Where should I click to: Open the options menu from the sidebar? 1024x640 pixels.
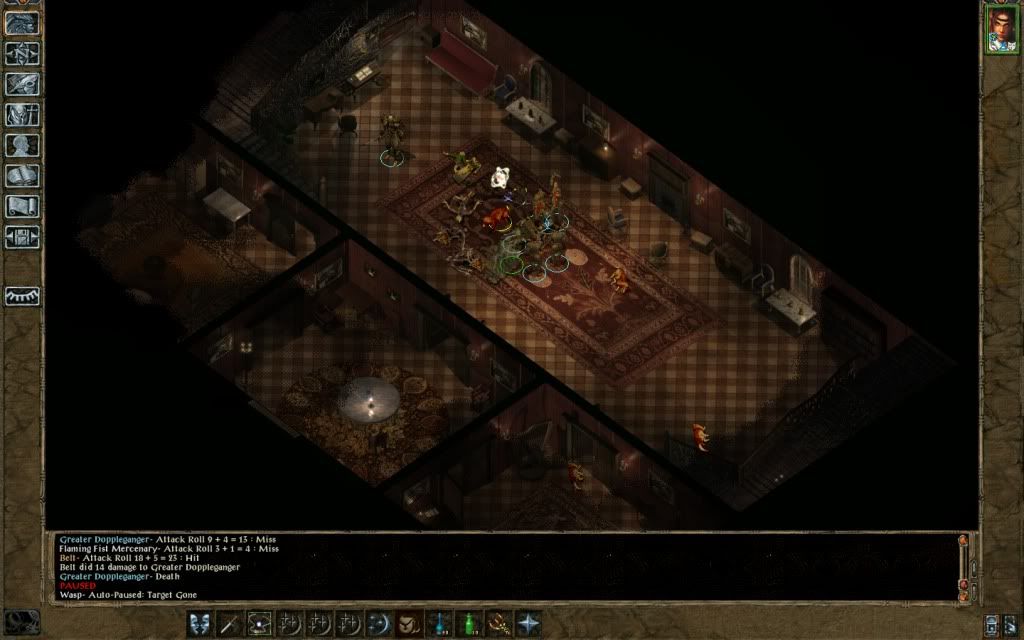pos(22,238)
